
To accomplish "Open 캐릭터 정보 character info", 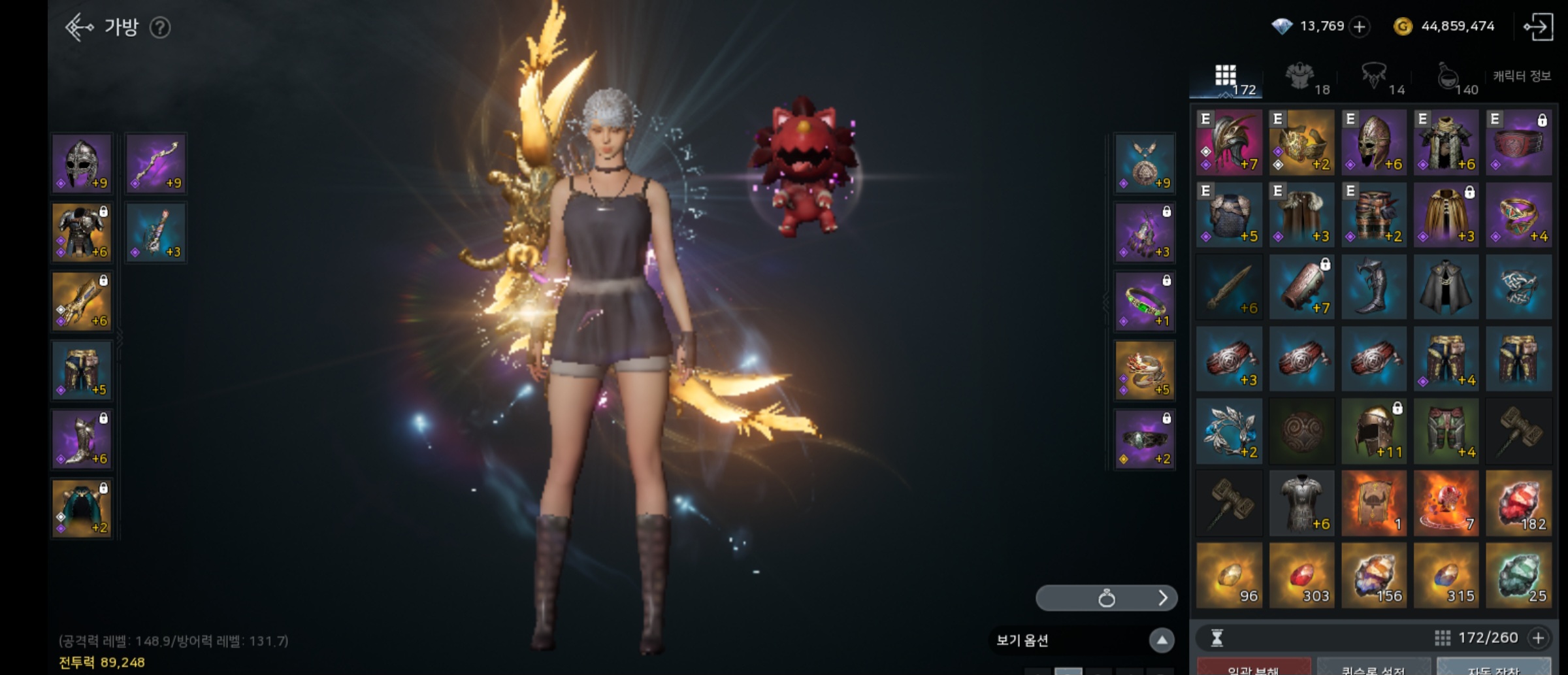I will pos(1522,76).
